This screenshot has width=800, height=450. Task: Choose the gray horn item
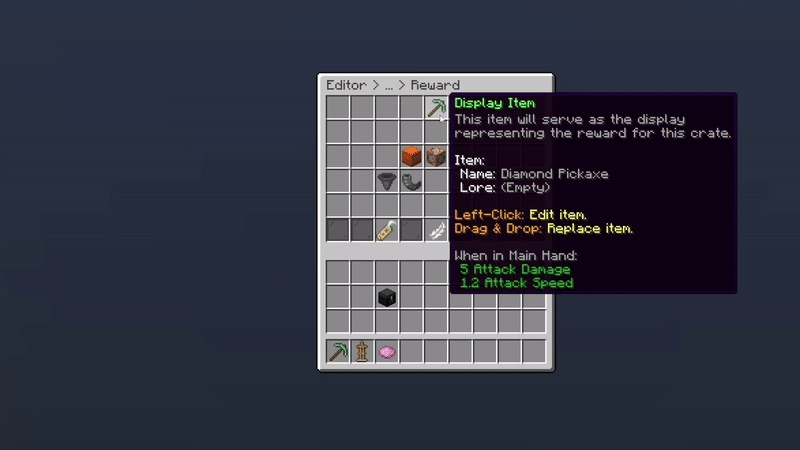[411, 181]
